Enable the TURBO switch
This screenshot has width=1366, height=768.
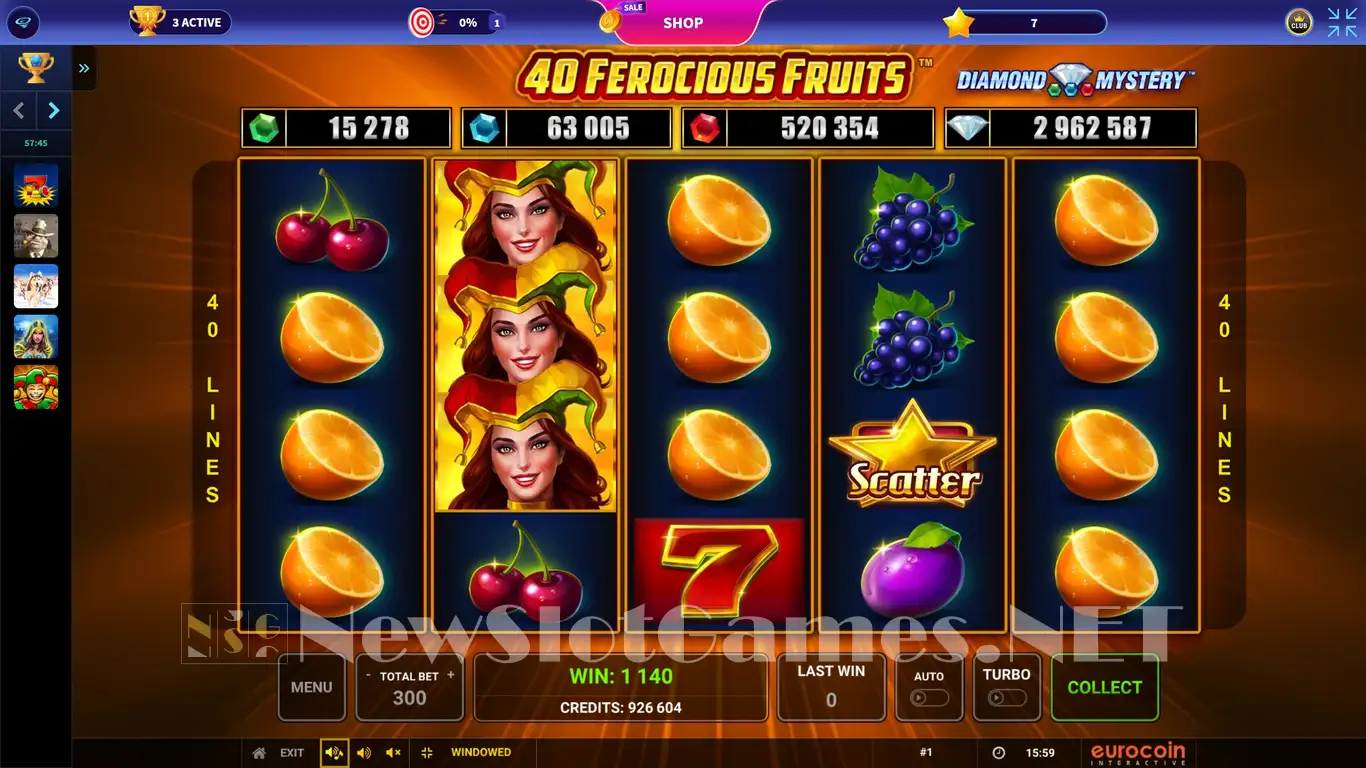(1006, 698)
